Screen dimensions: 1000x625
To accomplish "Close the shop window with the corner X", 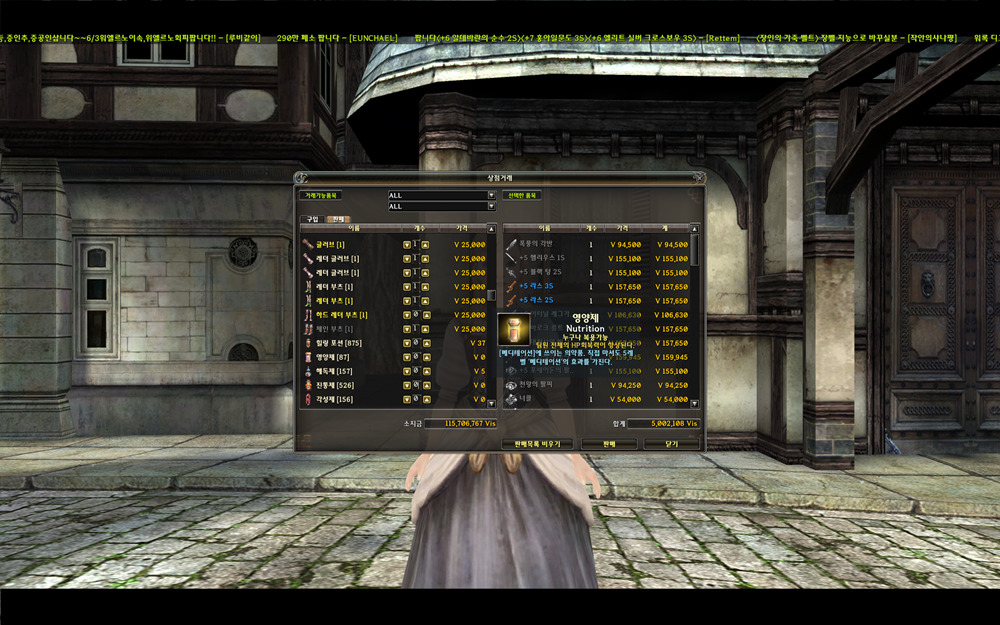I will click(x=696, y=178).
